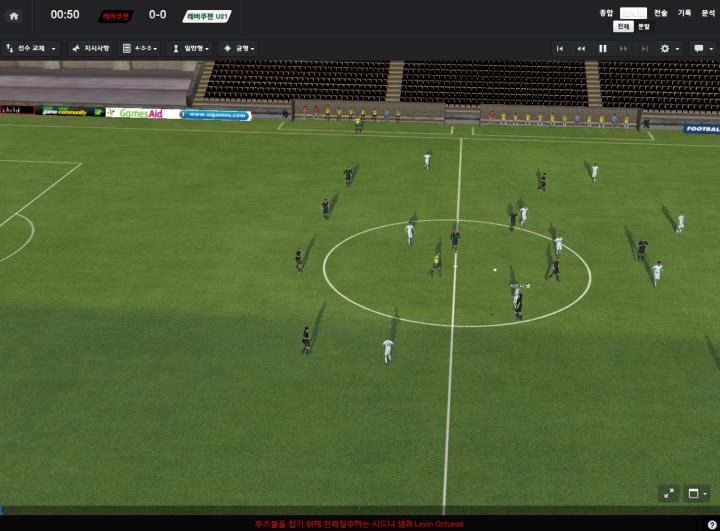The height and width of the screenshot is (531, 720).
Task: Open the home screen via house icon
Action: click(x=14, y=15)
